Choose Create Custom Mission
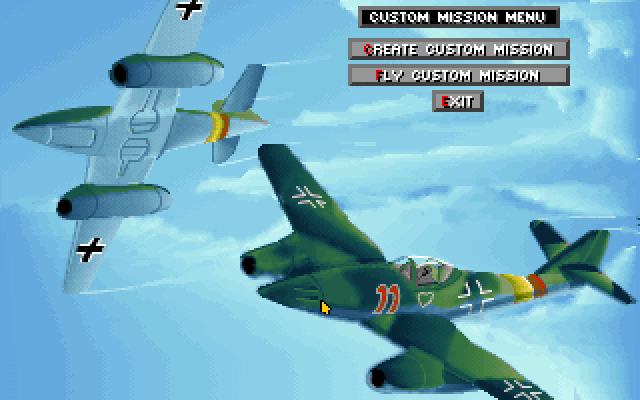Image resolution: width=640 pixels, height=400 pixels. click(x=458, y=49)
